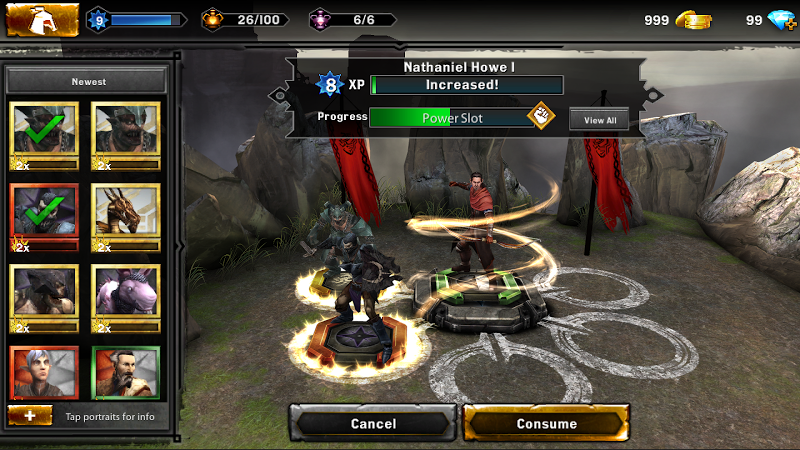The height and width of the screenshot is (450, 800).
Task: Tap the gold plus button below portraits
Action: coord(30,415)
